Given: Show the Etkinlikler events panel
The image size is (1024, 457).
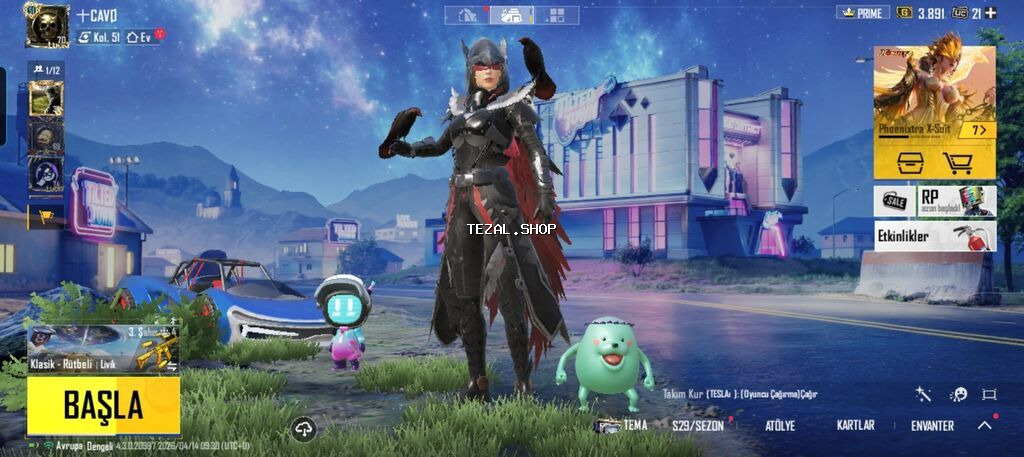Looking at the screenshot, I should [x=934, y=237].
